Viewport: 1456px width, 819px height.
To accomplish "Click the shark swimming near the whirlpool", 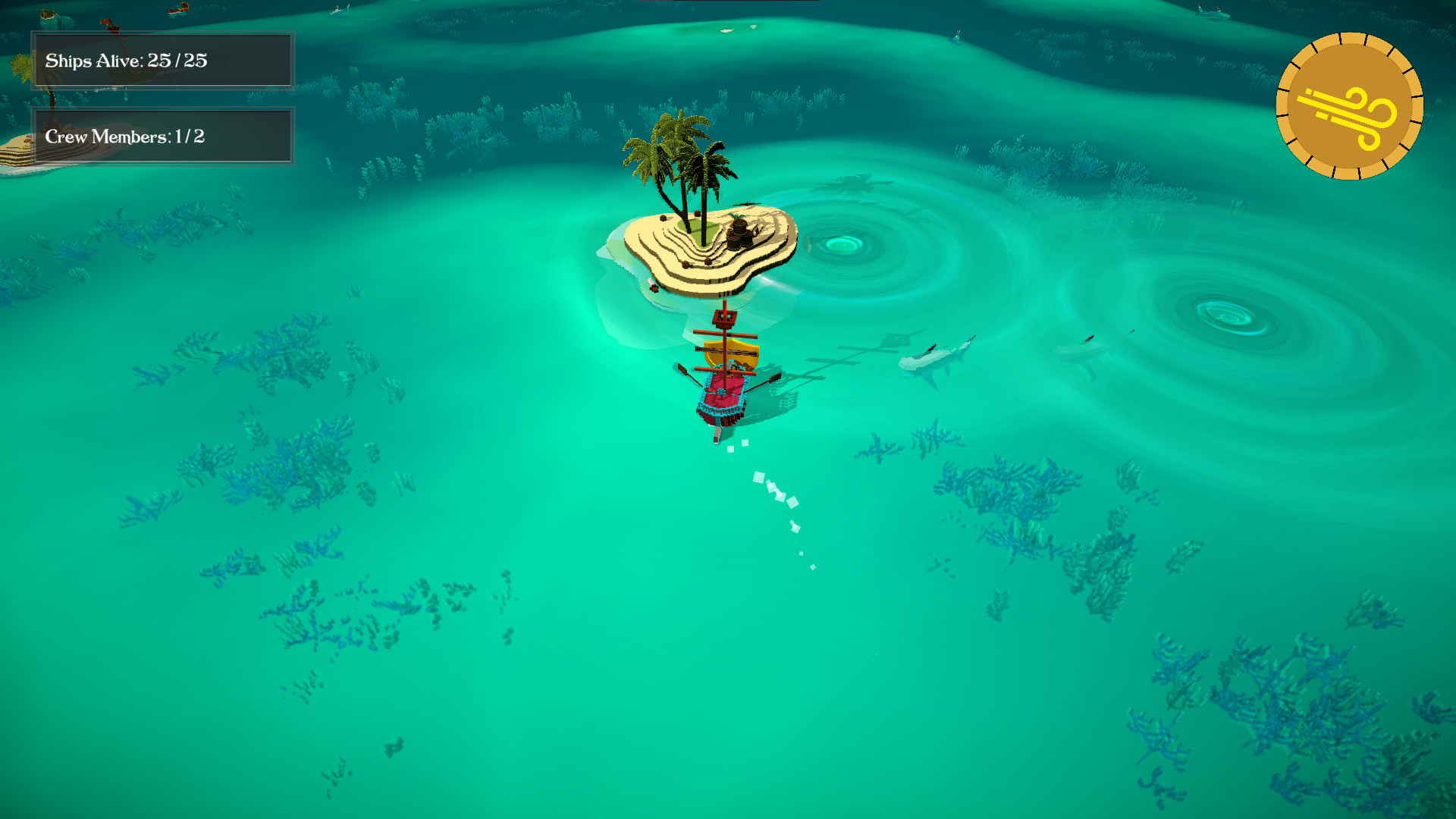I will (934, 356).
